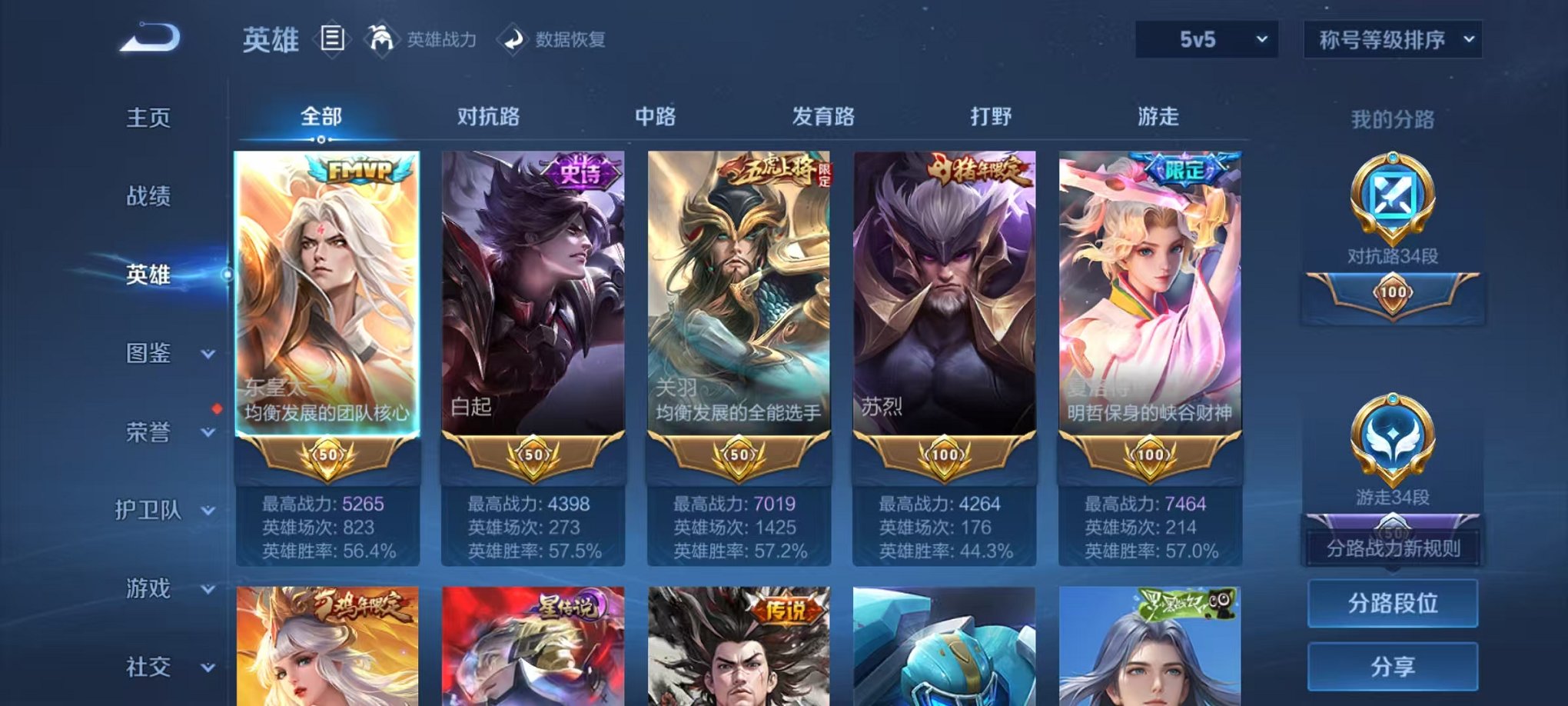Click the 英雄战力 battle power icon
This screenshot has height=706, width=1568.
pyautogui.click(x=382, y=37)
